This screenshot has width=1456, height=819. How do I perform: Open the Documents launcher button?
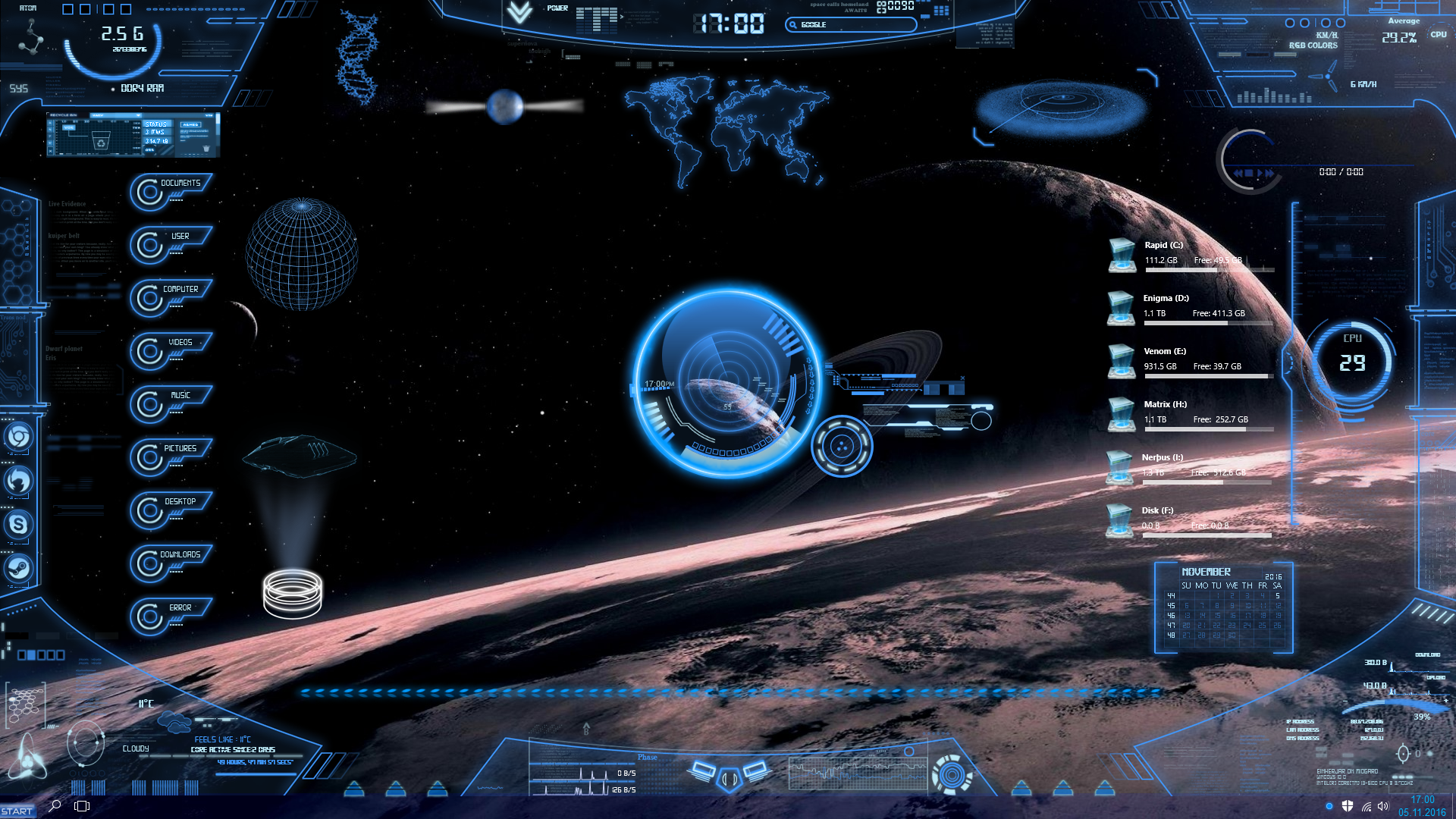(179, 184)
